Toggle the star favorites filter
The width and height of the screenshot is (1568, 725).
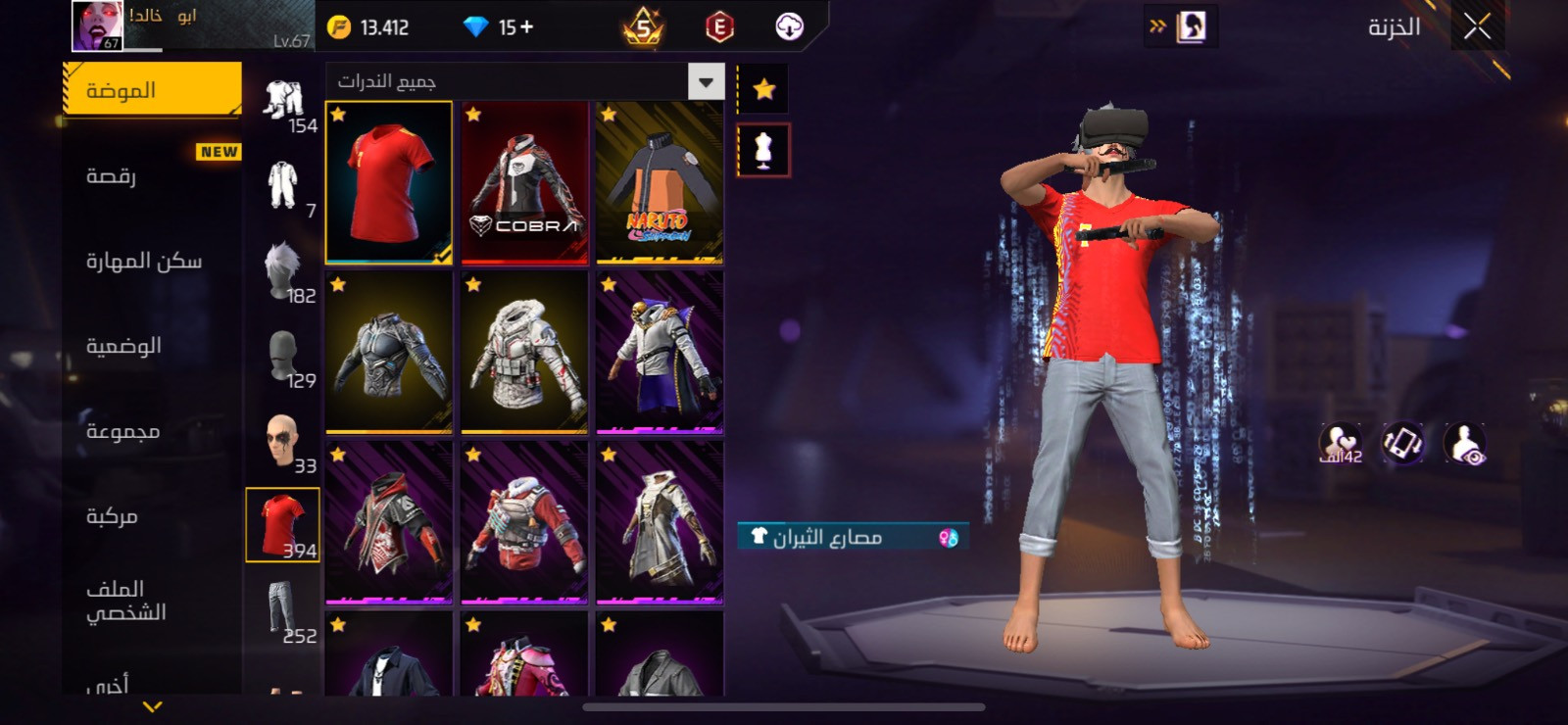[x=763, y=90]
